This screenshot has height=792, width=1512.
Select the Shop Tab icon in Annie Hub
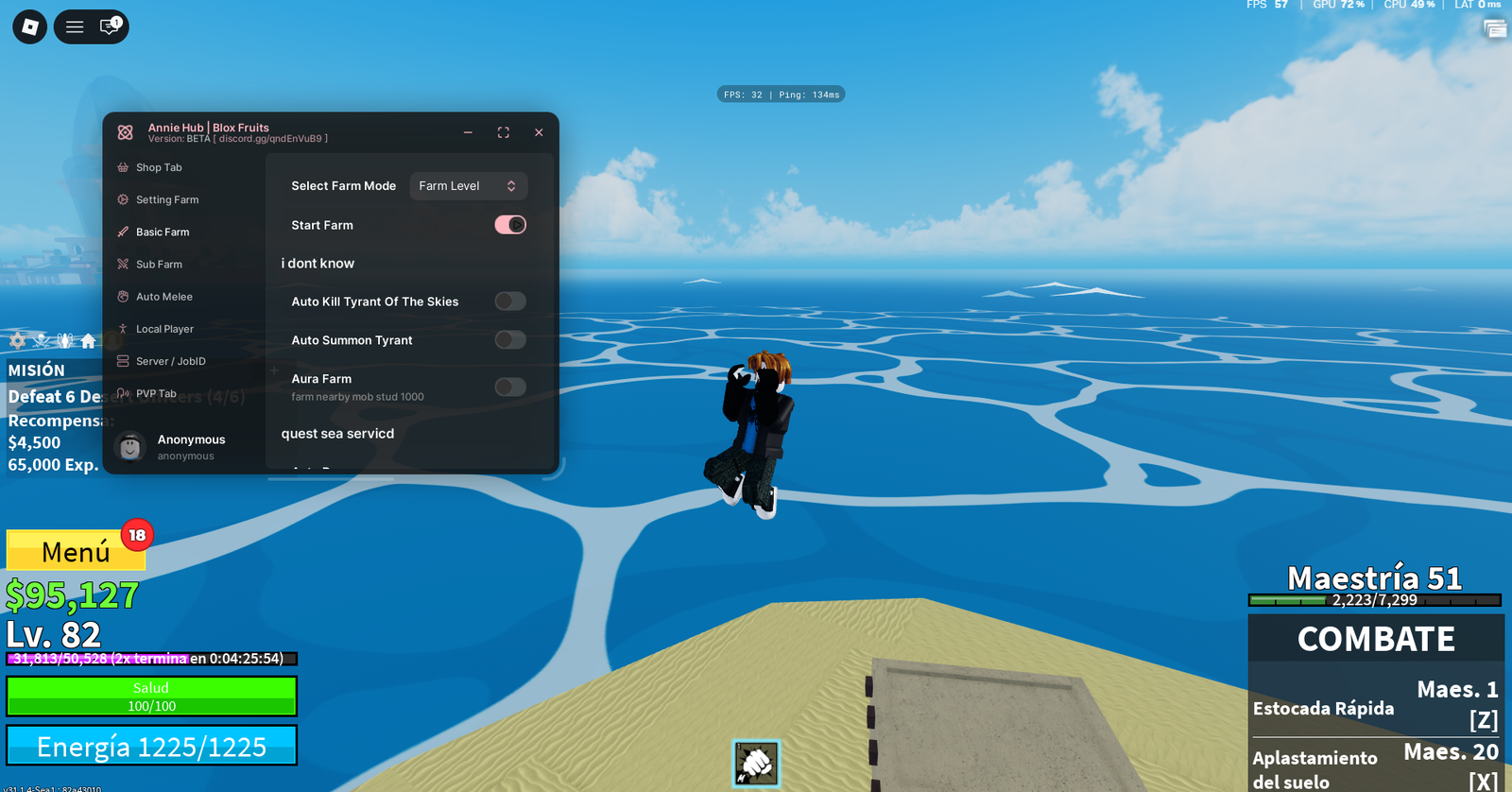click(x=123, y=166)
